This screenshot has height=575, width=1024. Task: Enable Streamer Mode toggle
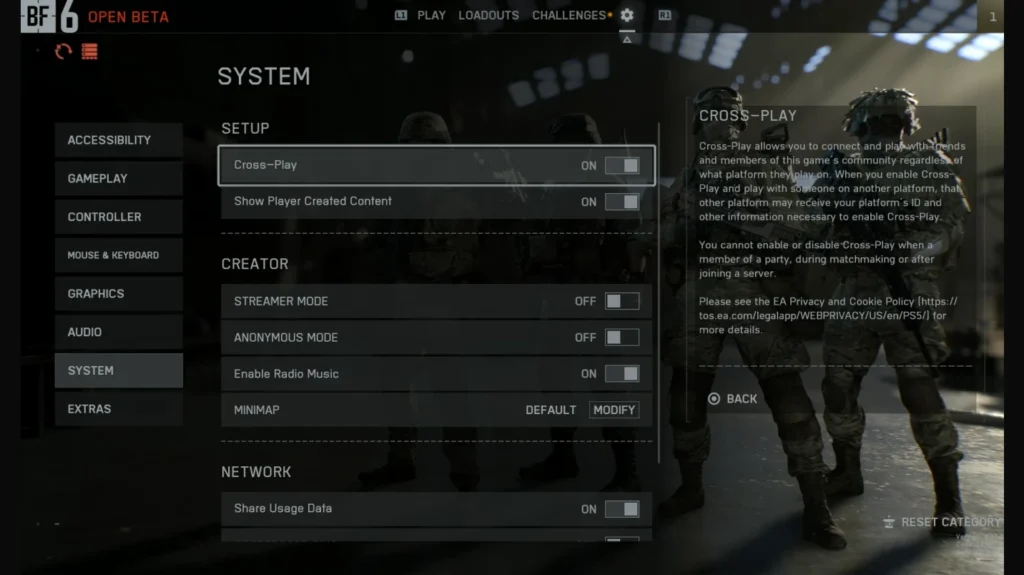click(621, 301)
